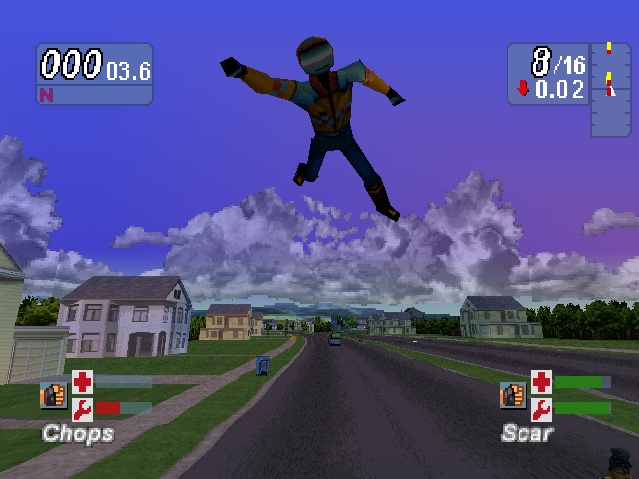Click Chops' red cross health icon

pyautogui.click(x=81, y=382)
